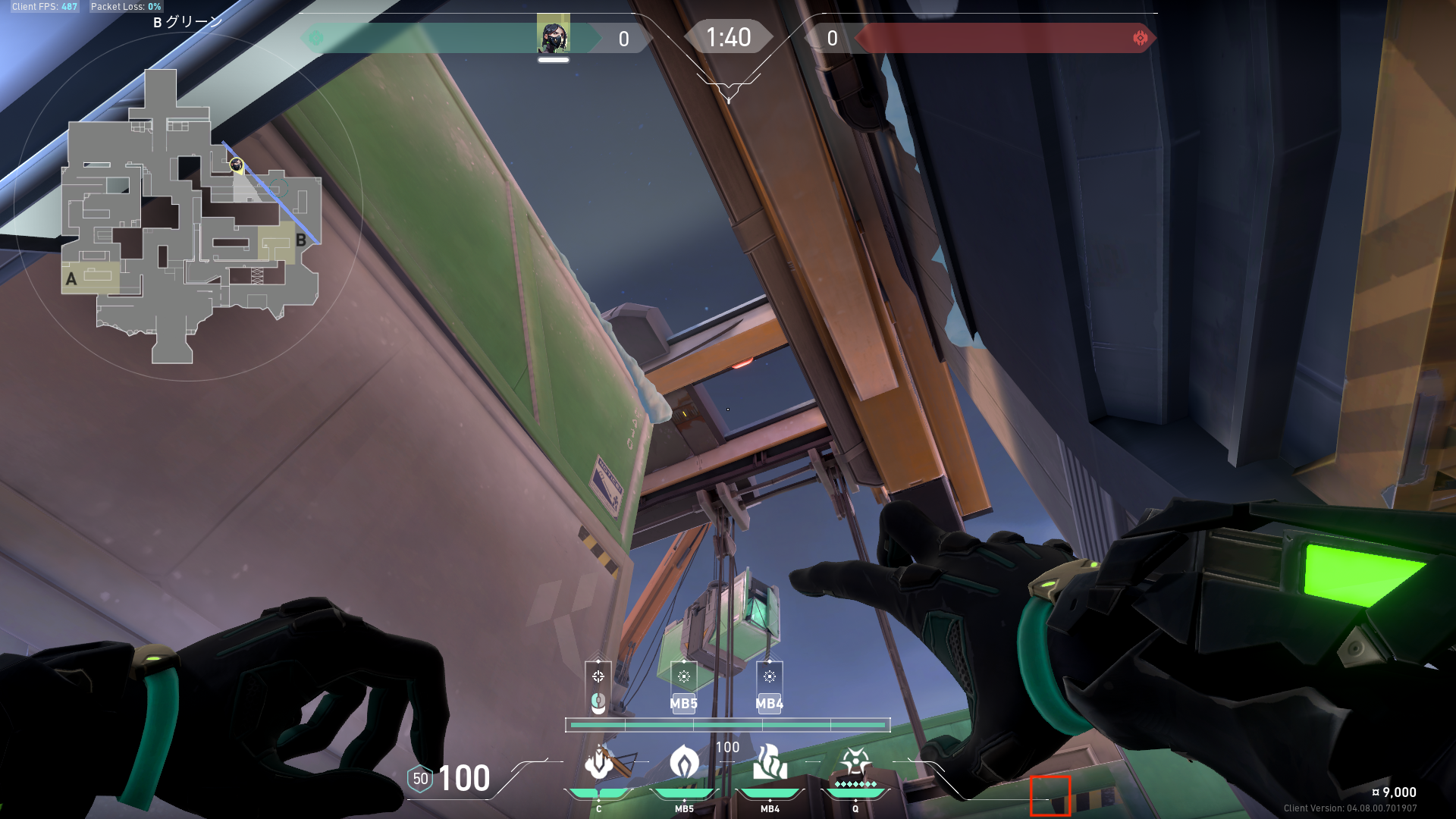
Task: Click the minimap in the corner
Action: tap(190, 216)
